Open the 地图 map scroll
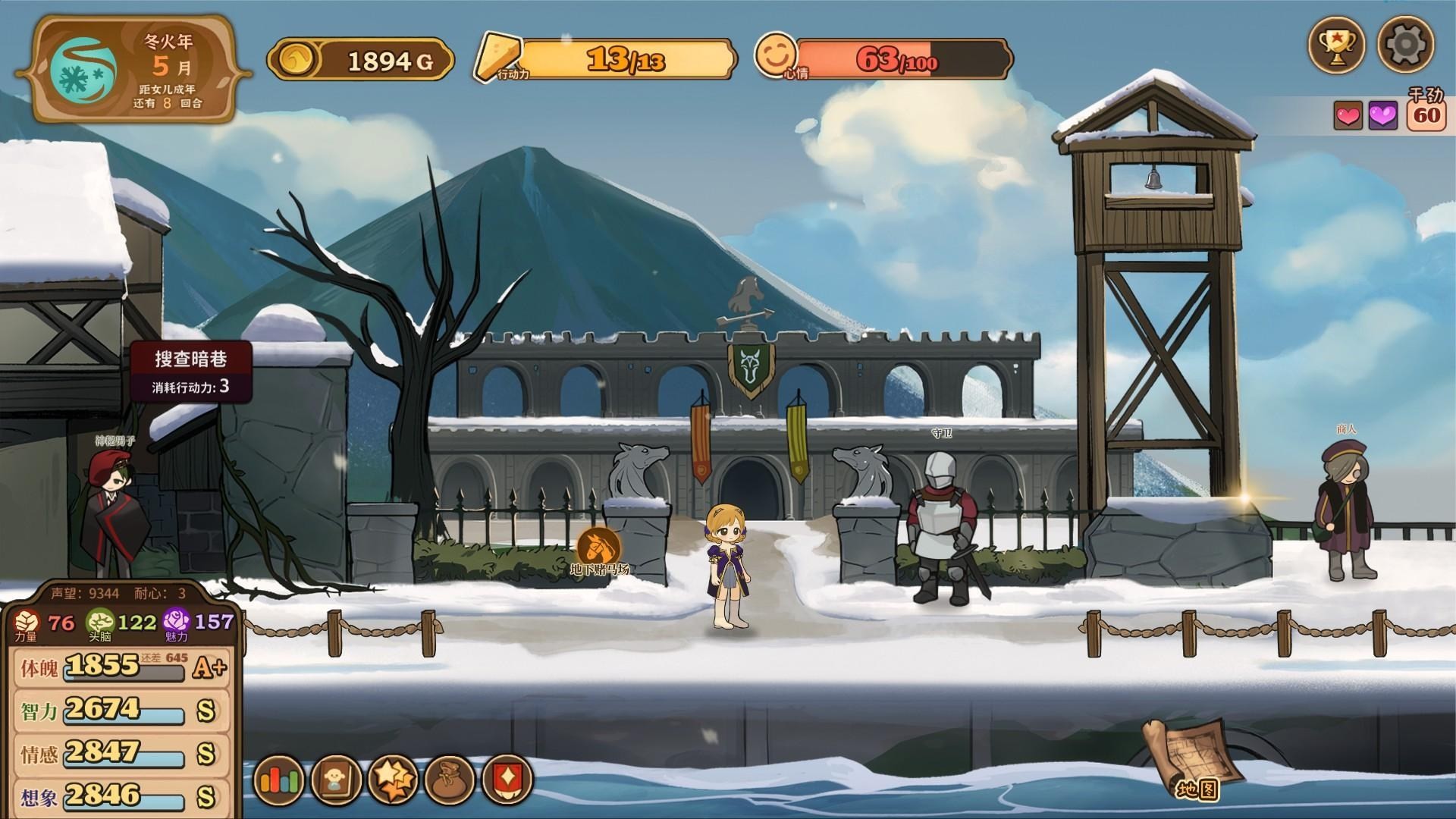Screen dimensions: 1456x819 tap(1191, 759)
